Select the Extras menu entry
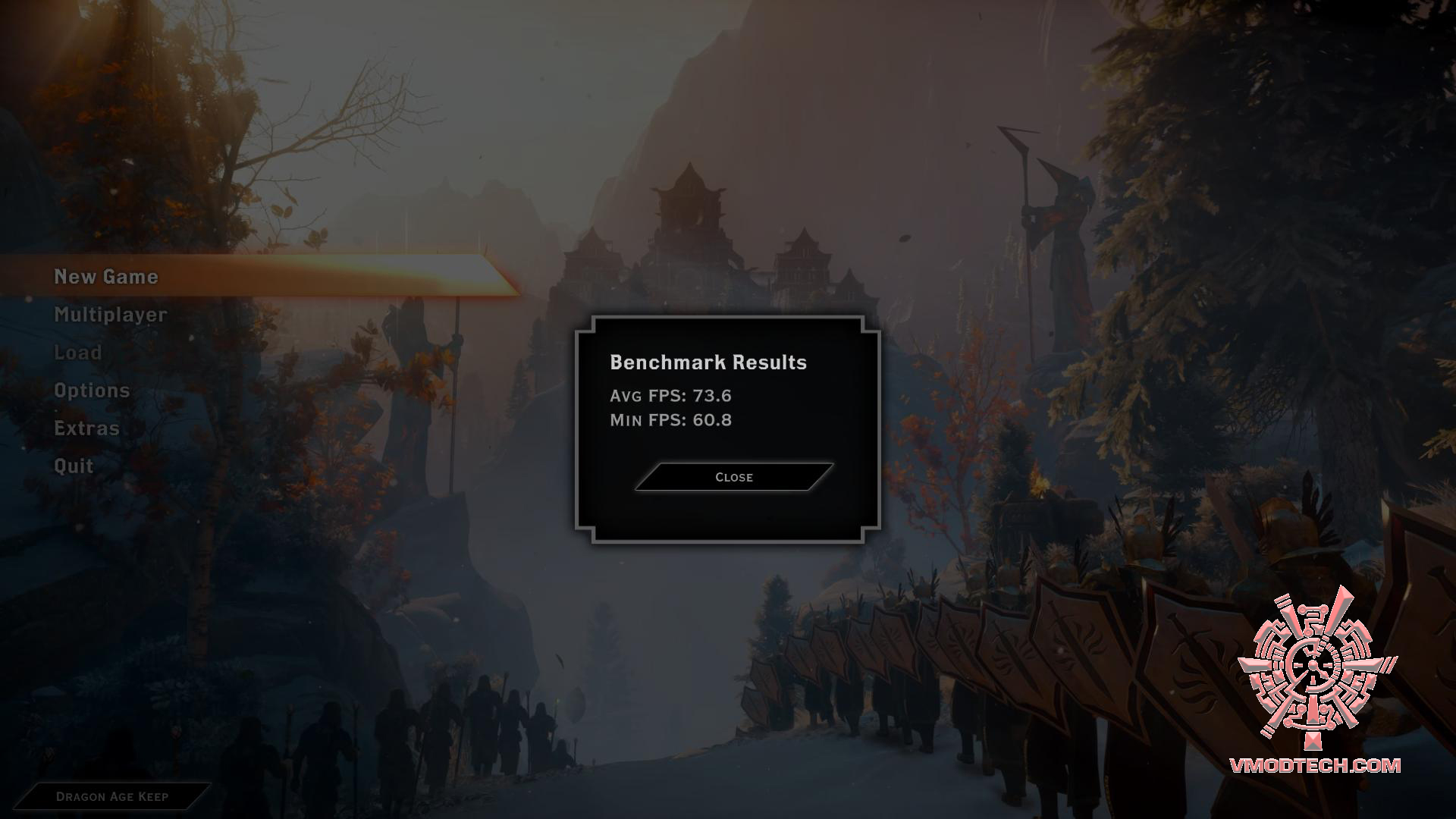Viewport: 1456px width, 819px height. point(87,428)
